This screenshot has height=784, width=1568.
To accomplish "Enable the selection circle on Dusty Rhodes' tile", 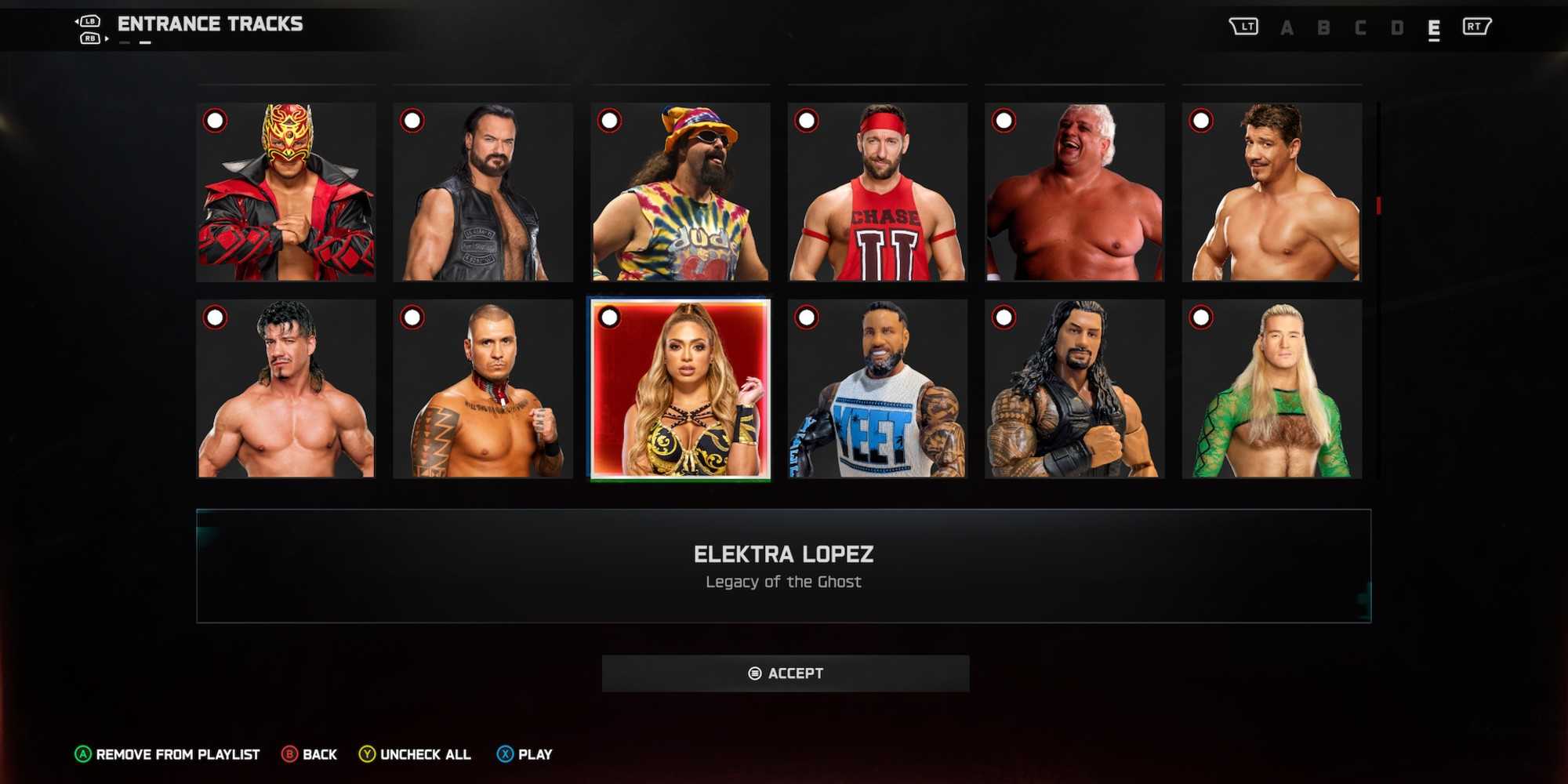I will pos(1004,122).
